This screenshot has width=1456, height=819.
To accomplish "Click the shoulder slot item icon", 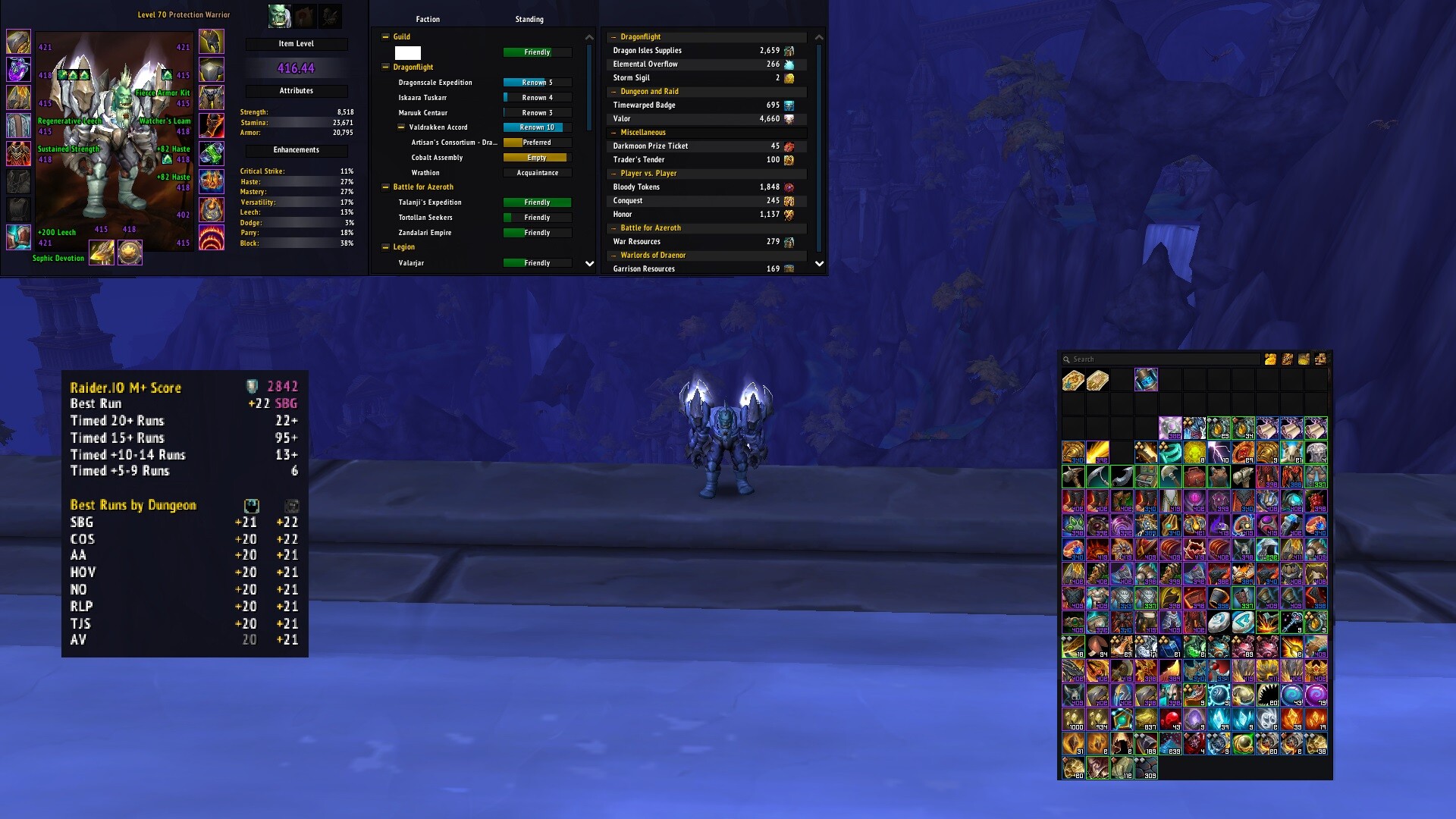I will tap(18, 97).
